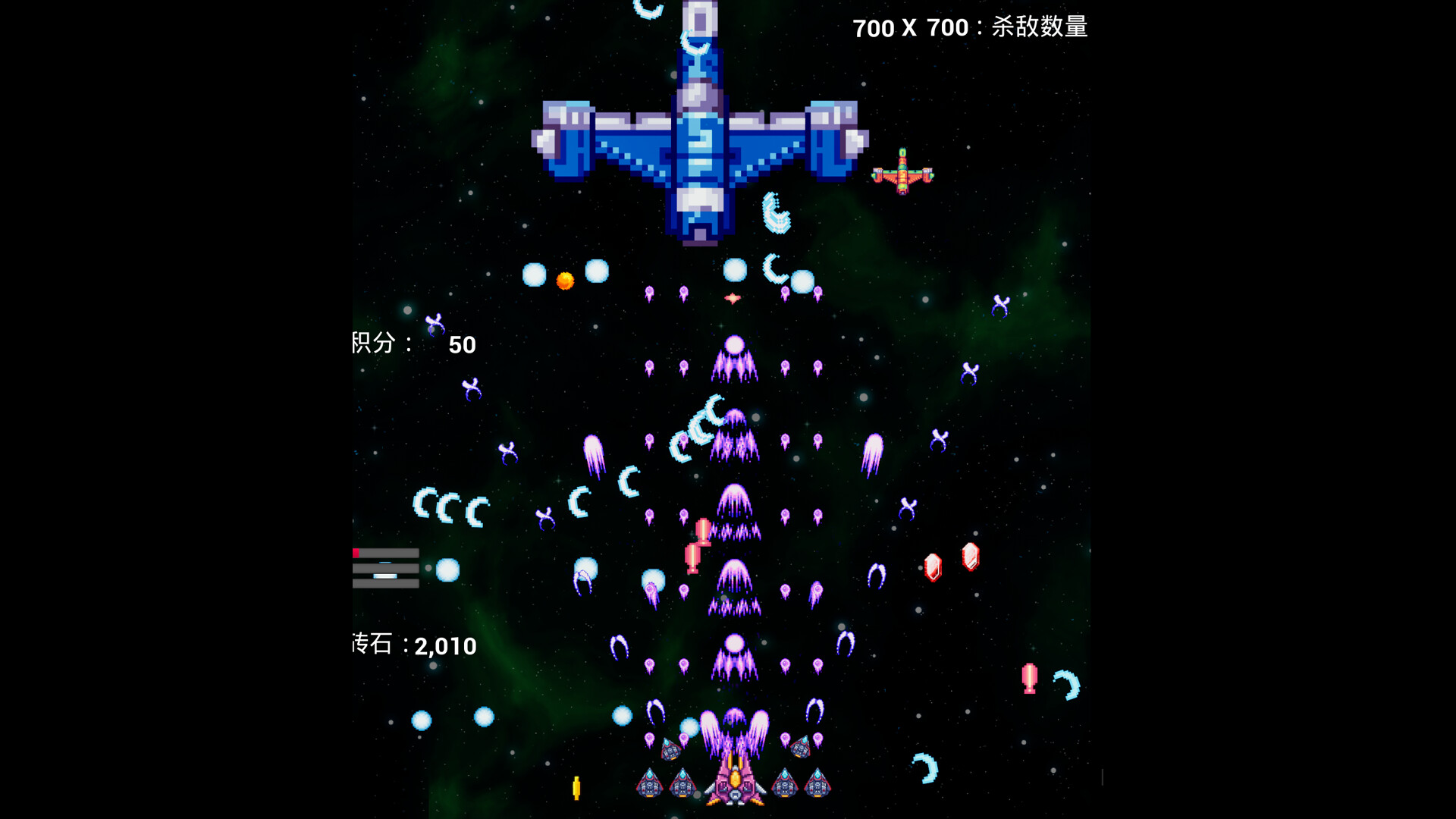Click the kill count label 700 X 700

[x=910, y=28]
